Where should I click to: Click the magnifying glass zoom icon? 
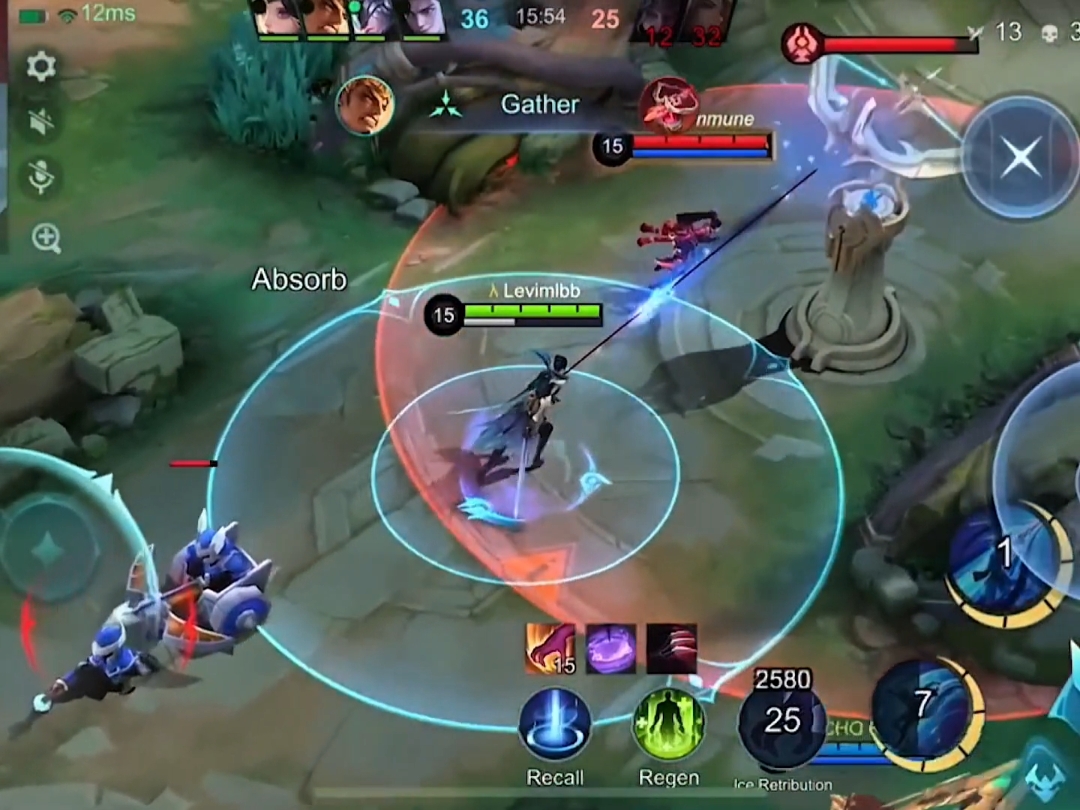tap(46, 238)
